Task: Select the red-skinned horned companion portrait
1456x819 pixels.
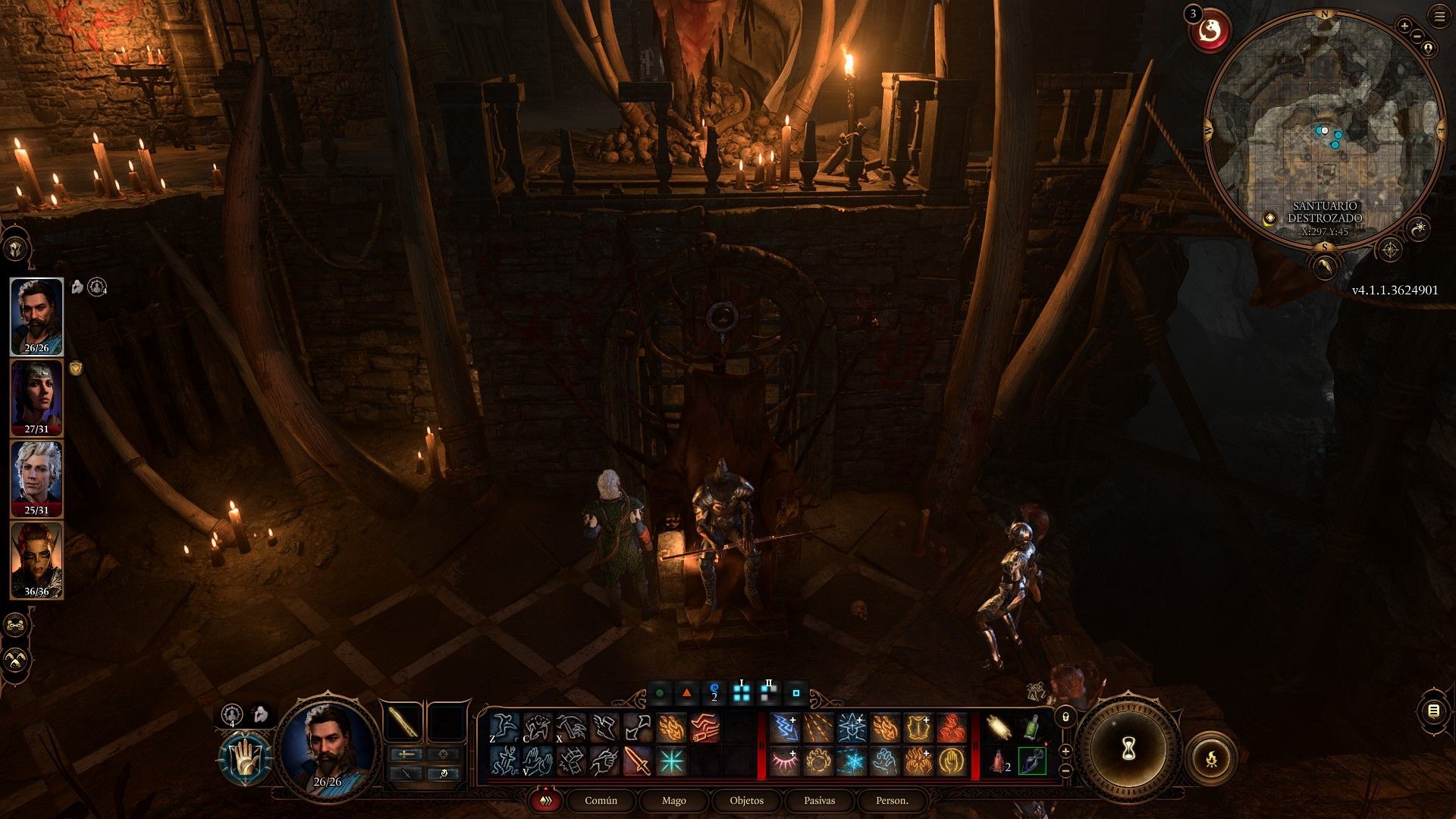Action: 36,559
